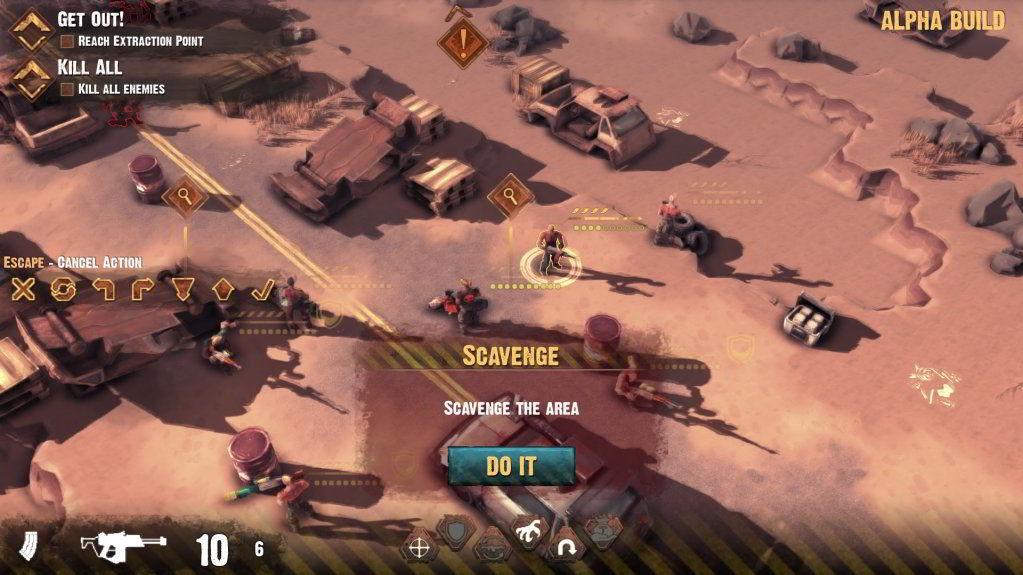The height and width of the screenshot is (575, 1023).
Task: Confirm scavenging with the DO IT button
Action: [511, 465]
